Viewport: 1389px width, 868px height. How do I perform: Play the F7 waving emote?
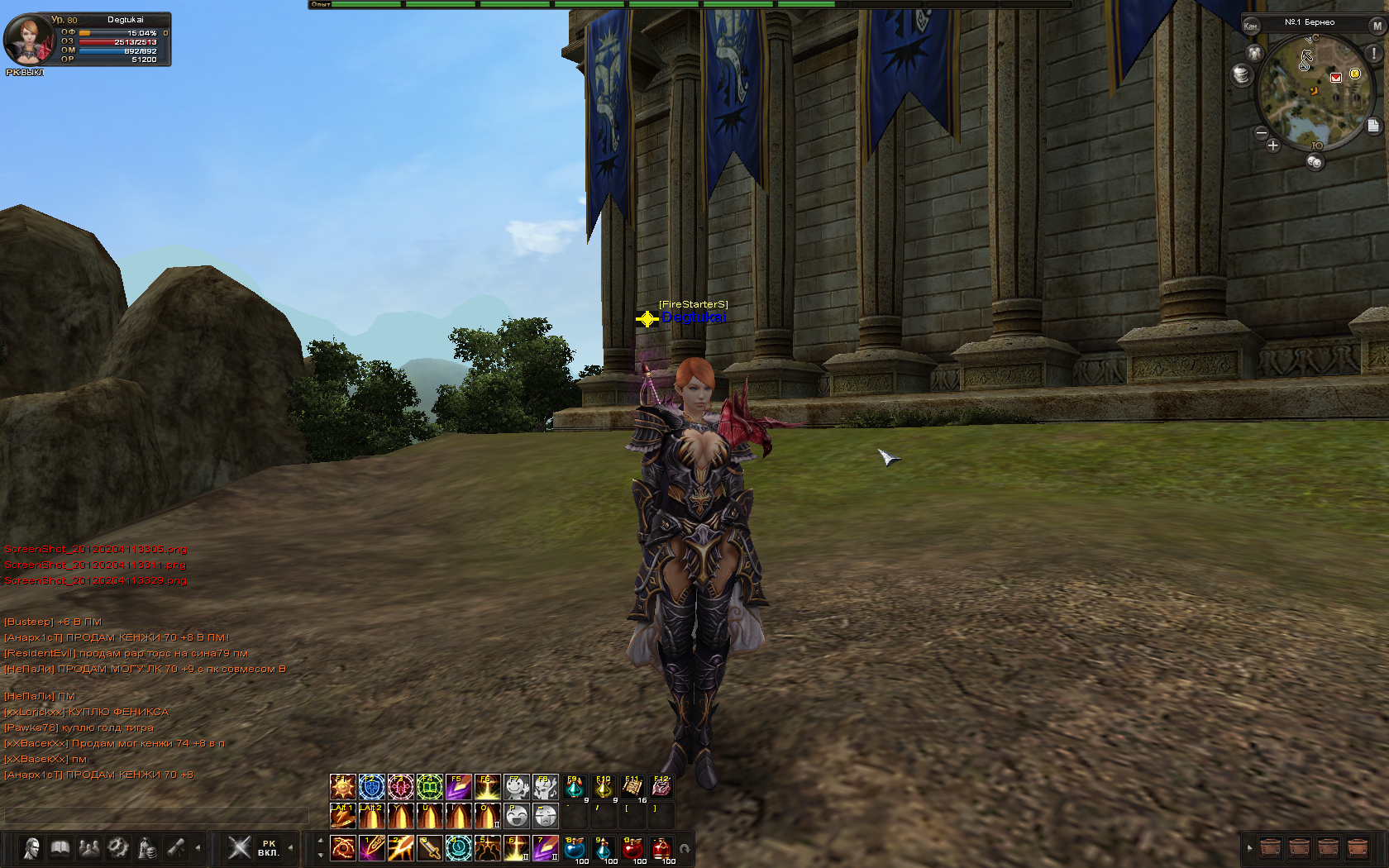[x=516, y=786]
